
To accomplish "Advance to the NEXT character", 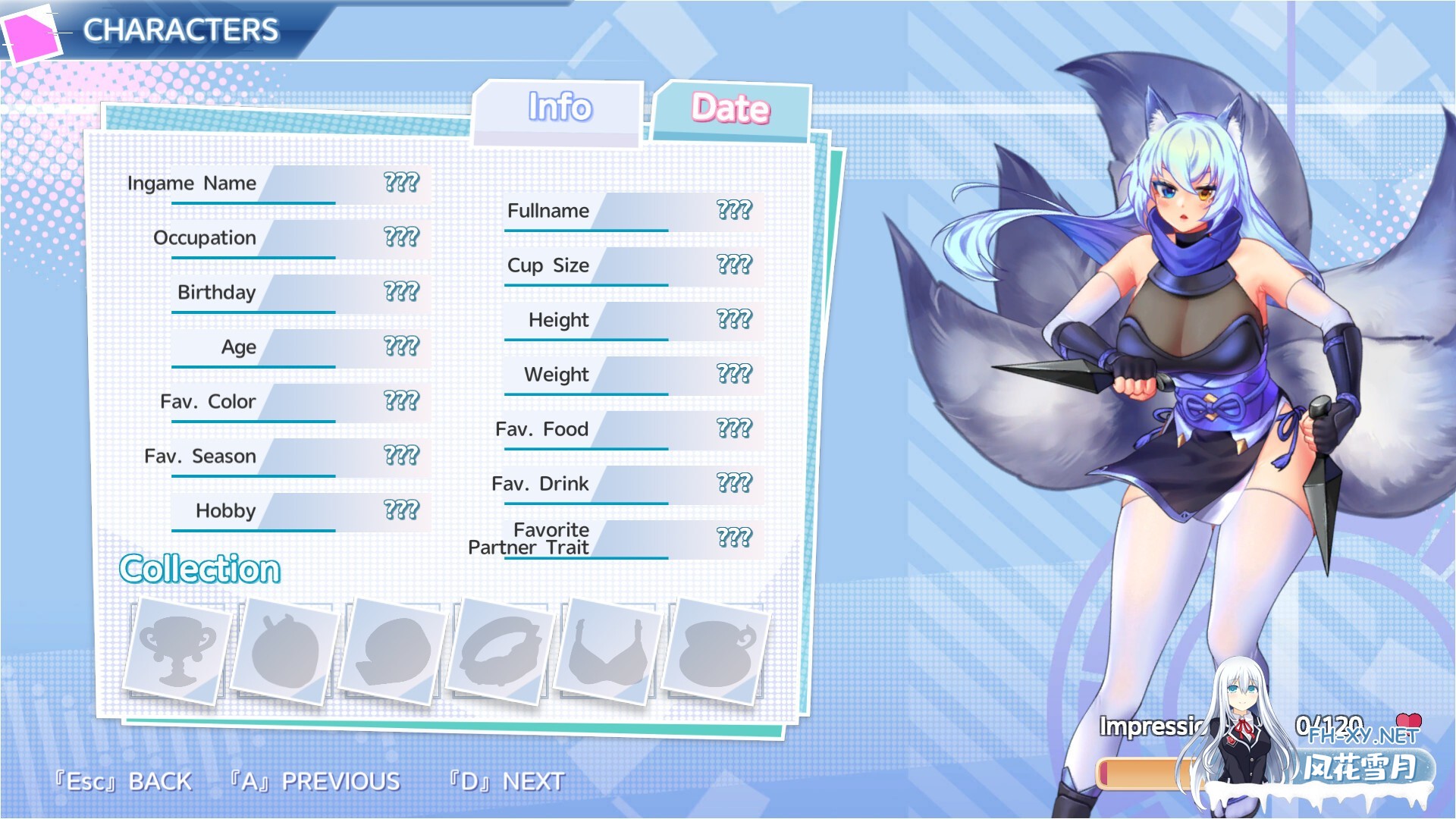I will tap(507, 781).
